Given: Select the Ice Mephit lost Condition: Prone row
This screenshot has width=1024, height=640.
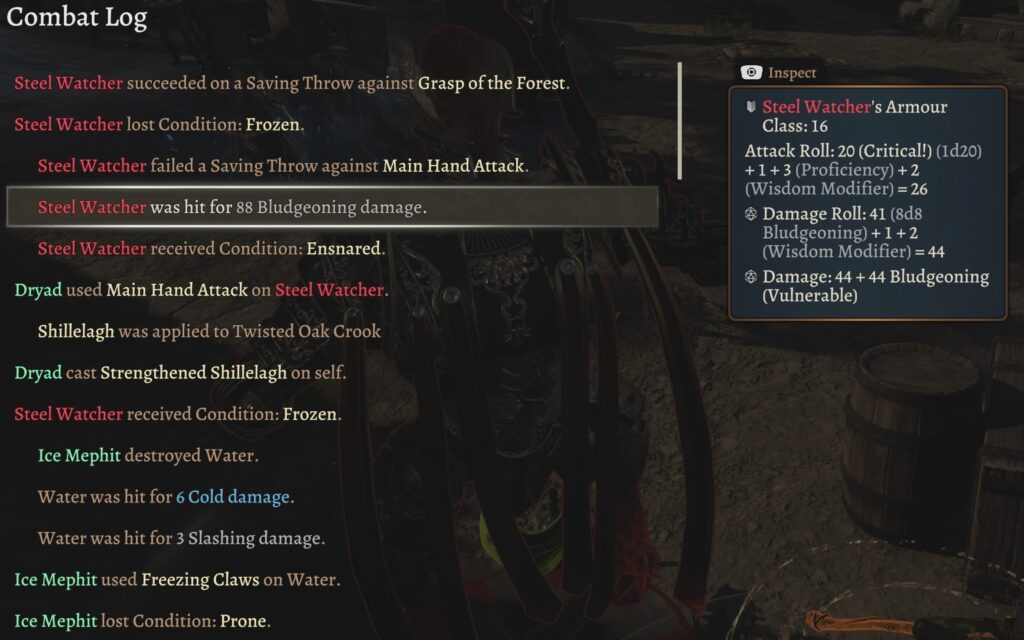Looking at the screenshot, I should [142, 621].
